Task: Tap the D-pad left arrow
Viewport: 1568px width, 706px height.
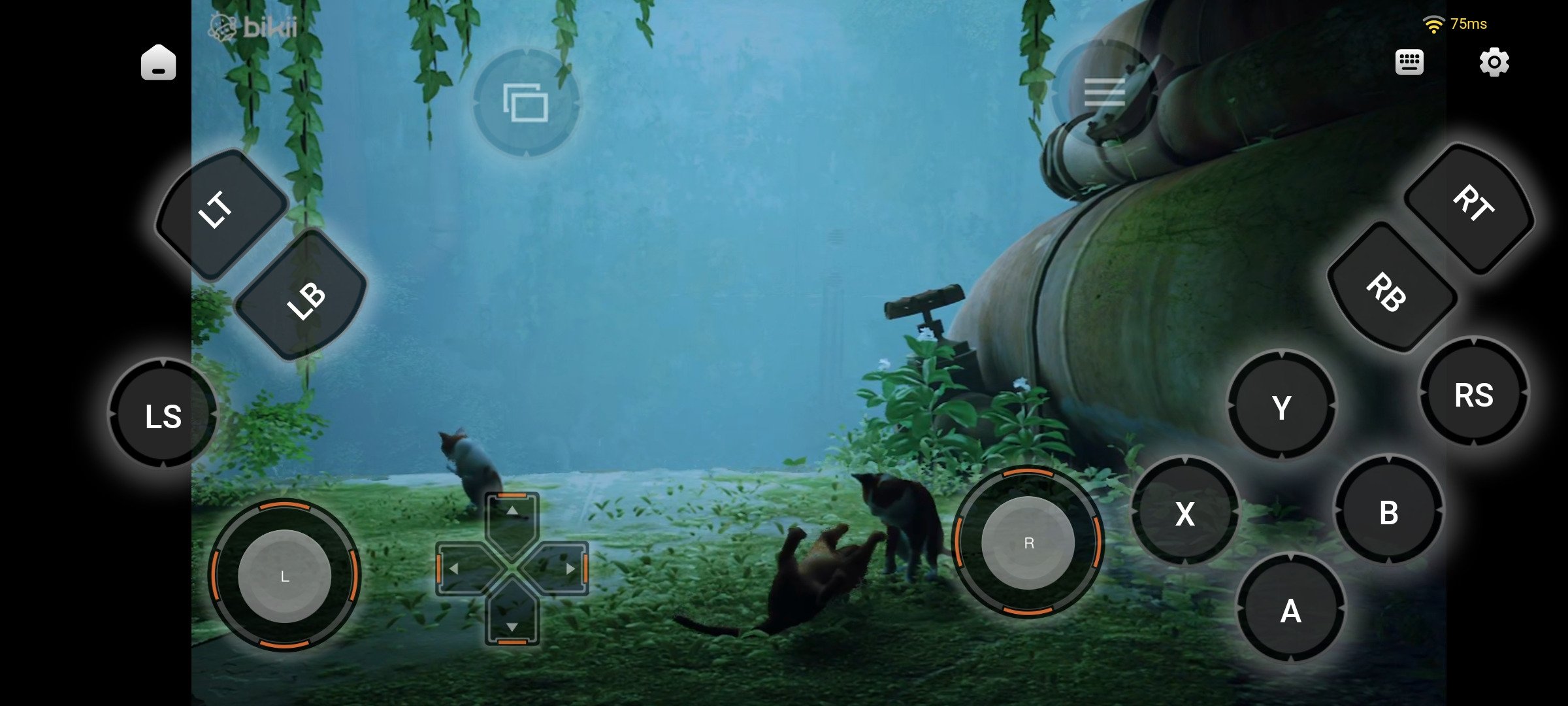Action: coord(455,569)
